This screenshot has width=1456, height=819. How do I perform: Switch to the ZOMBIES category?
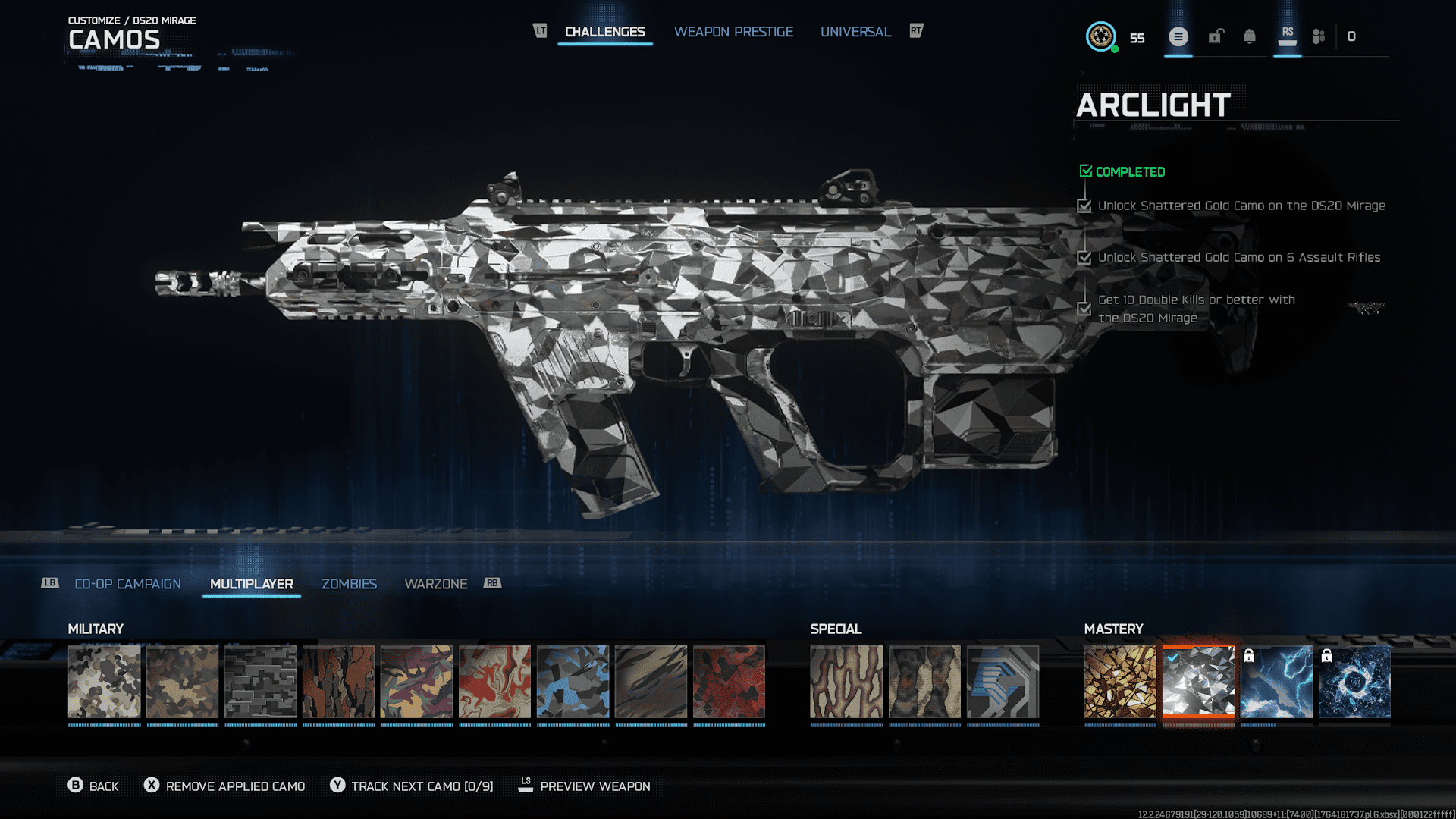[349, 584]
